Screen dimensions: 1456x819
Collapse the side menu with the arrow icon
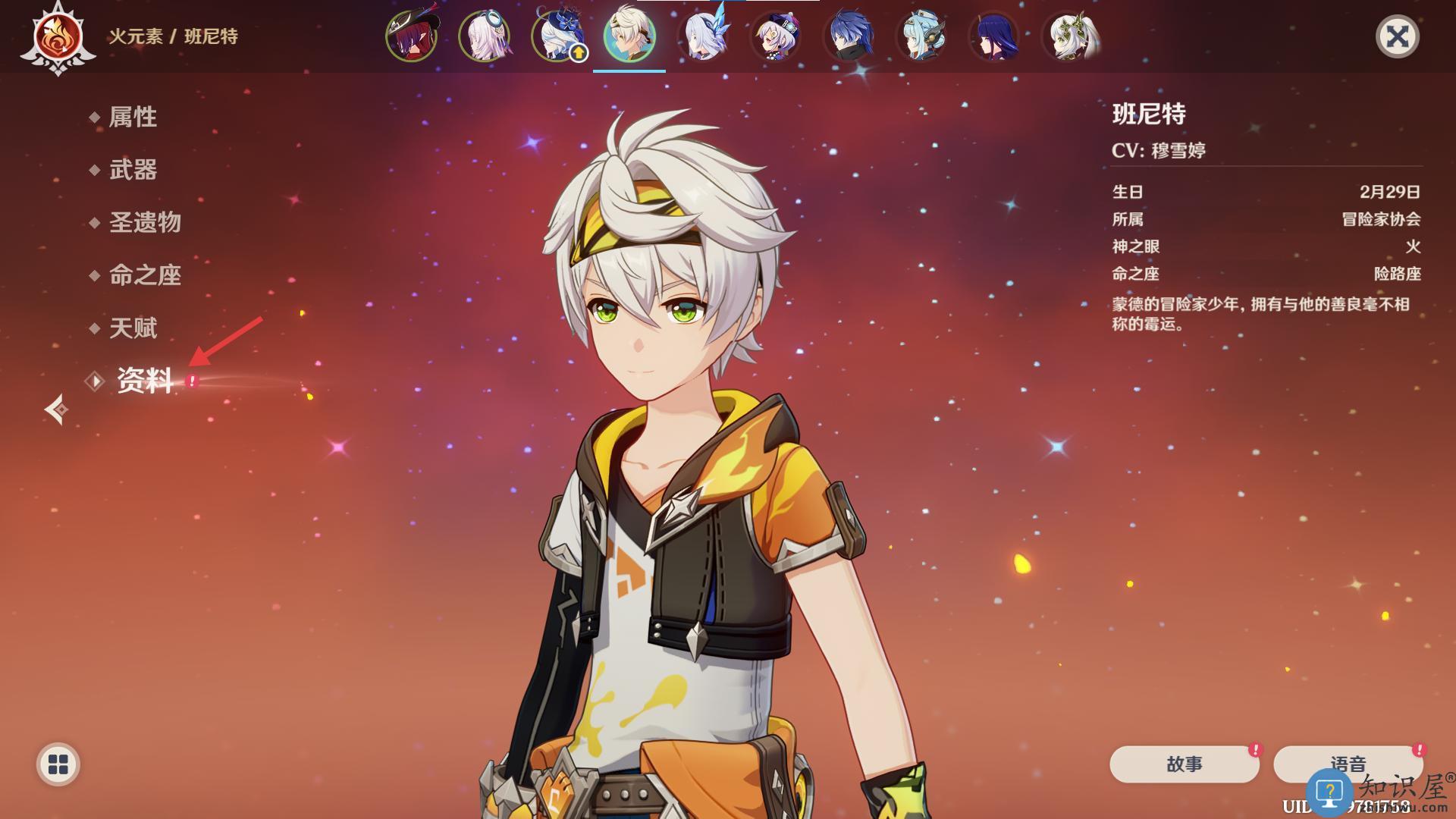pyautogui.click(x=56, y=409)
